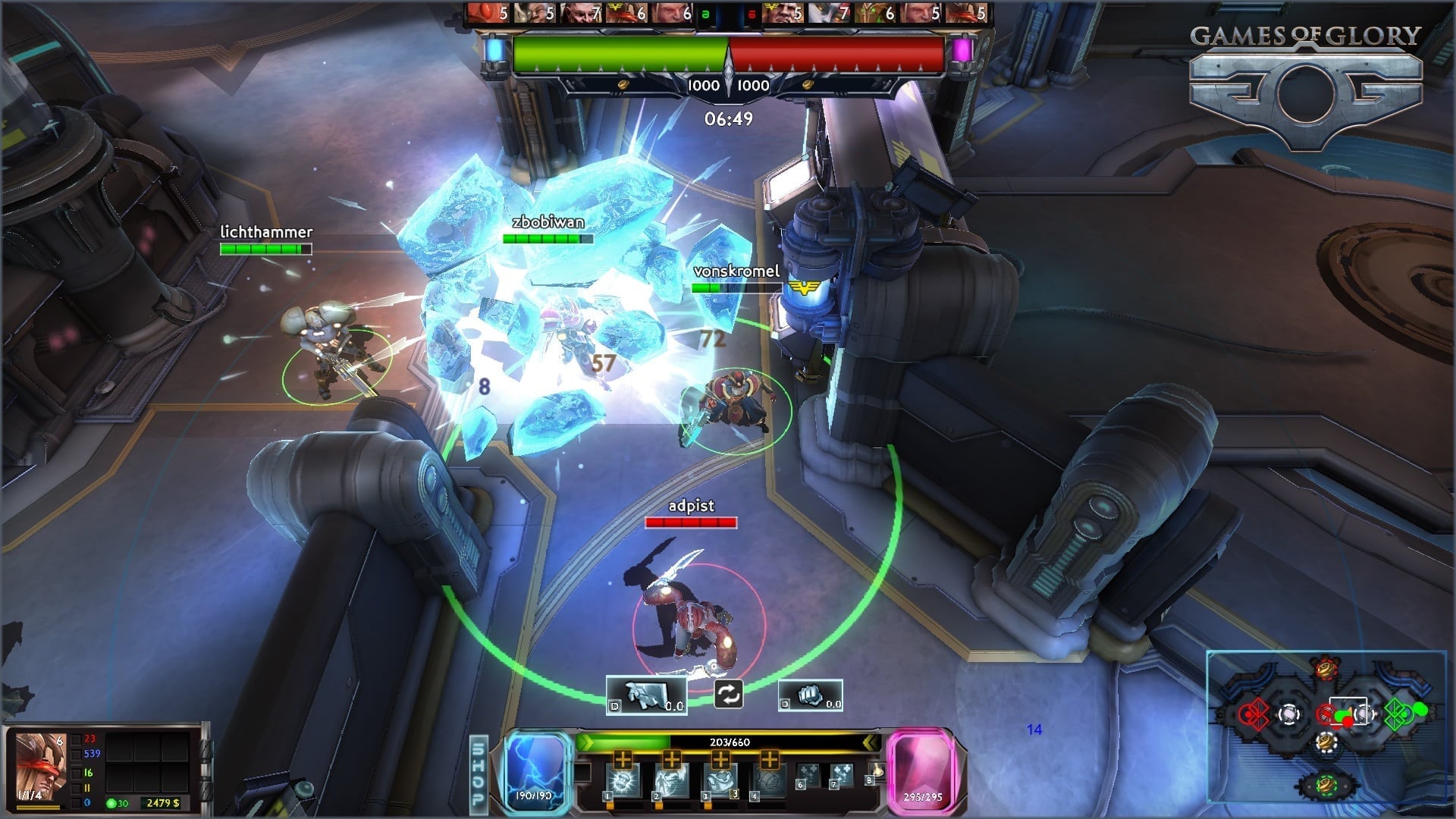Use the ability in hotkey slot 2
This screenshot has width=1456, height=819.
tap(672, 781)
